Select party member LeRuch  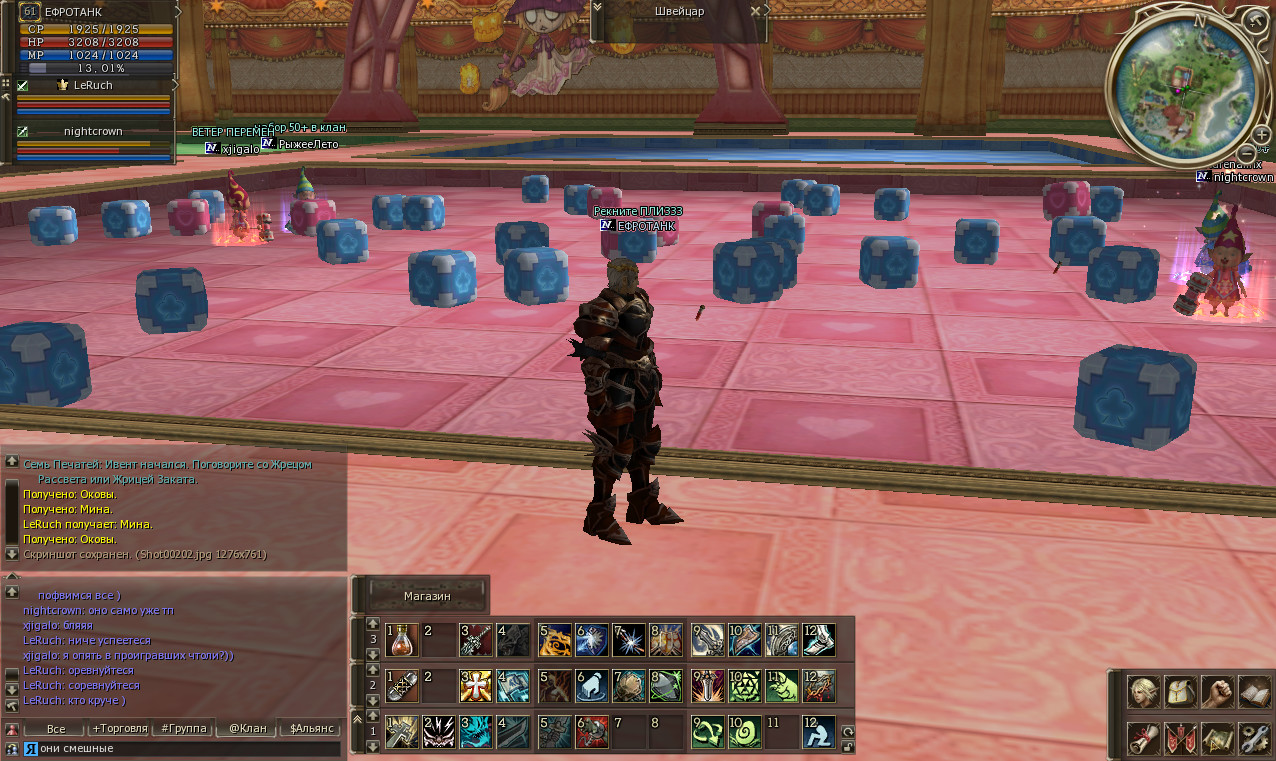[x=93, y=86]
